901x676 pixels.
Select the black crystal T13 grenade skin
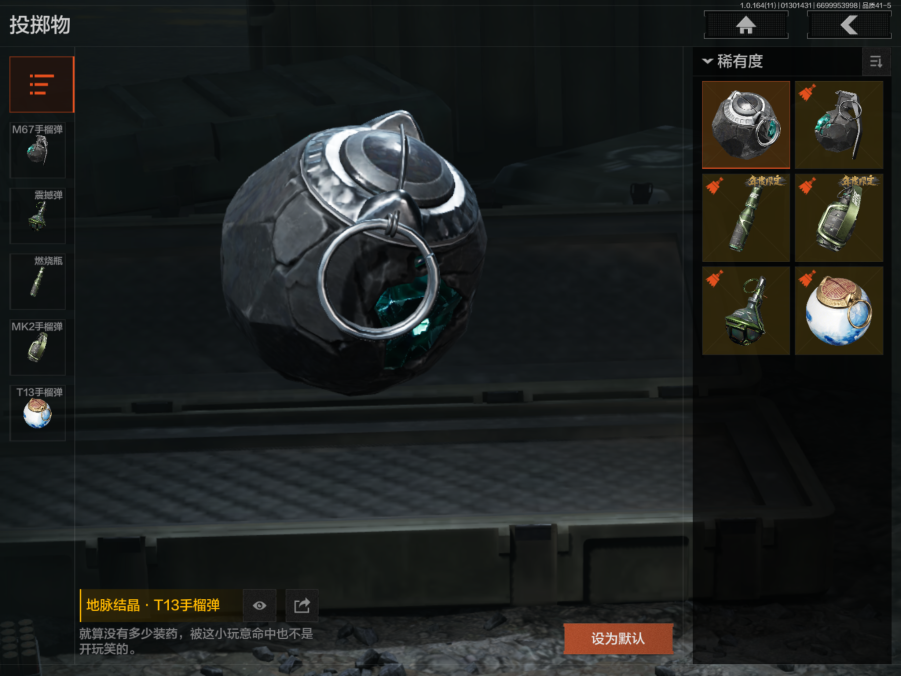point(746,124)
